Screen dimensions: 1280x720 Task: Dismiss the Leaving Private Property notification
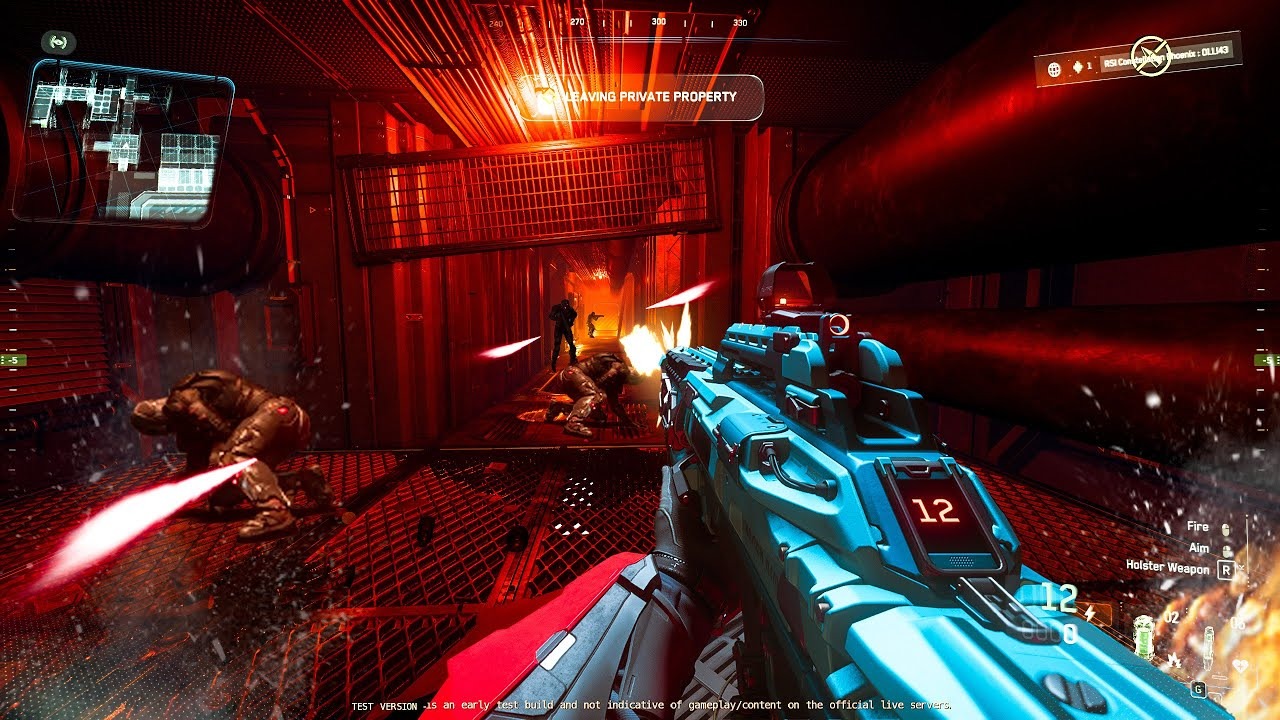click(x=640, y=97)
